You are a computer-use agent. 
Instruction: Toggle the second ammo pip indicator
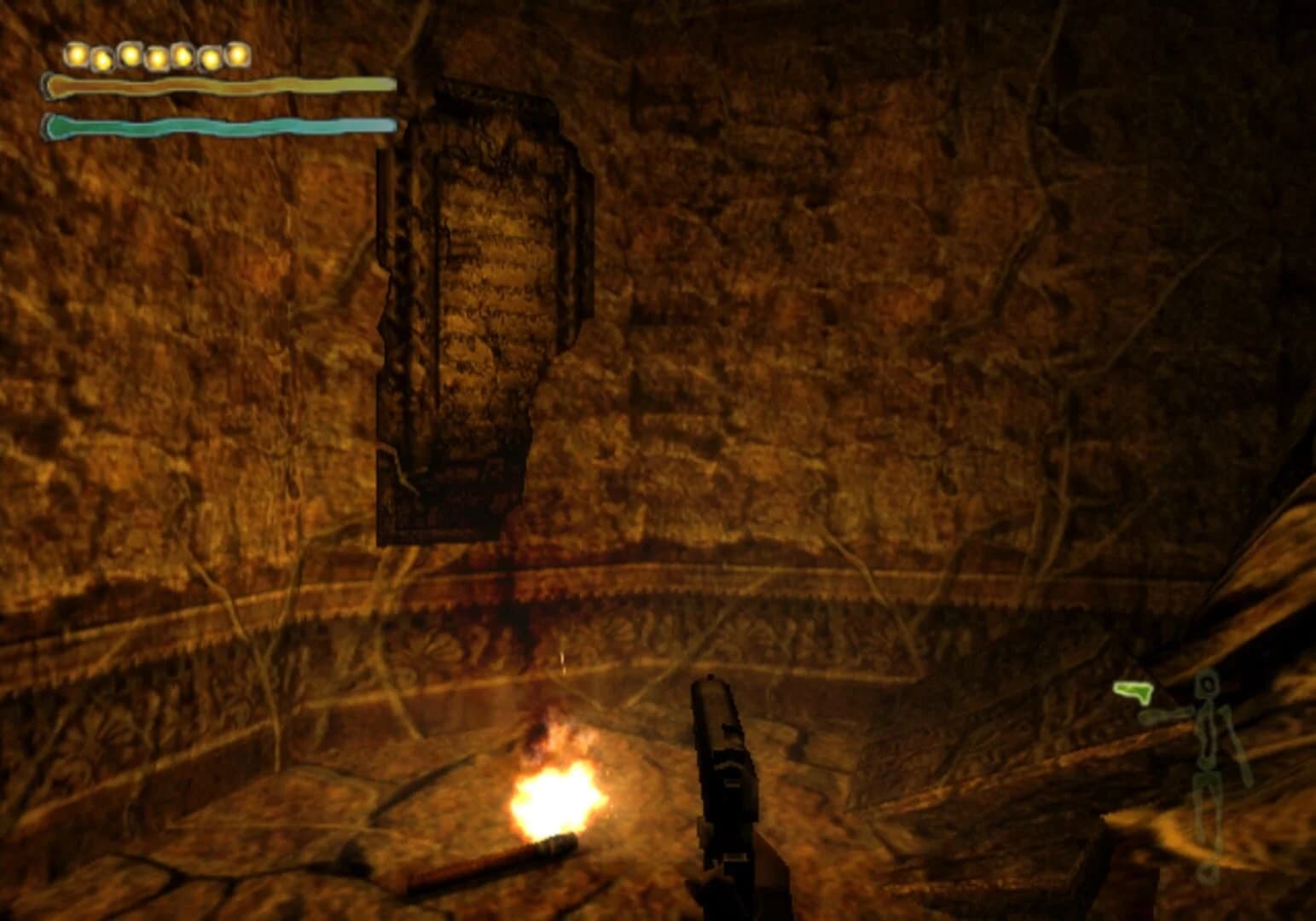tap(101, 58)
